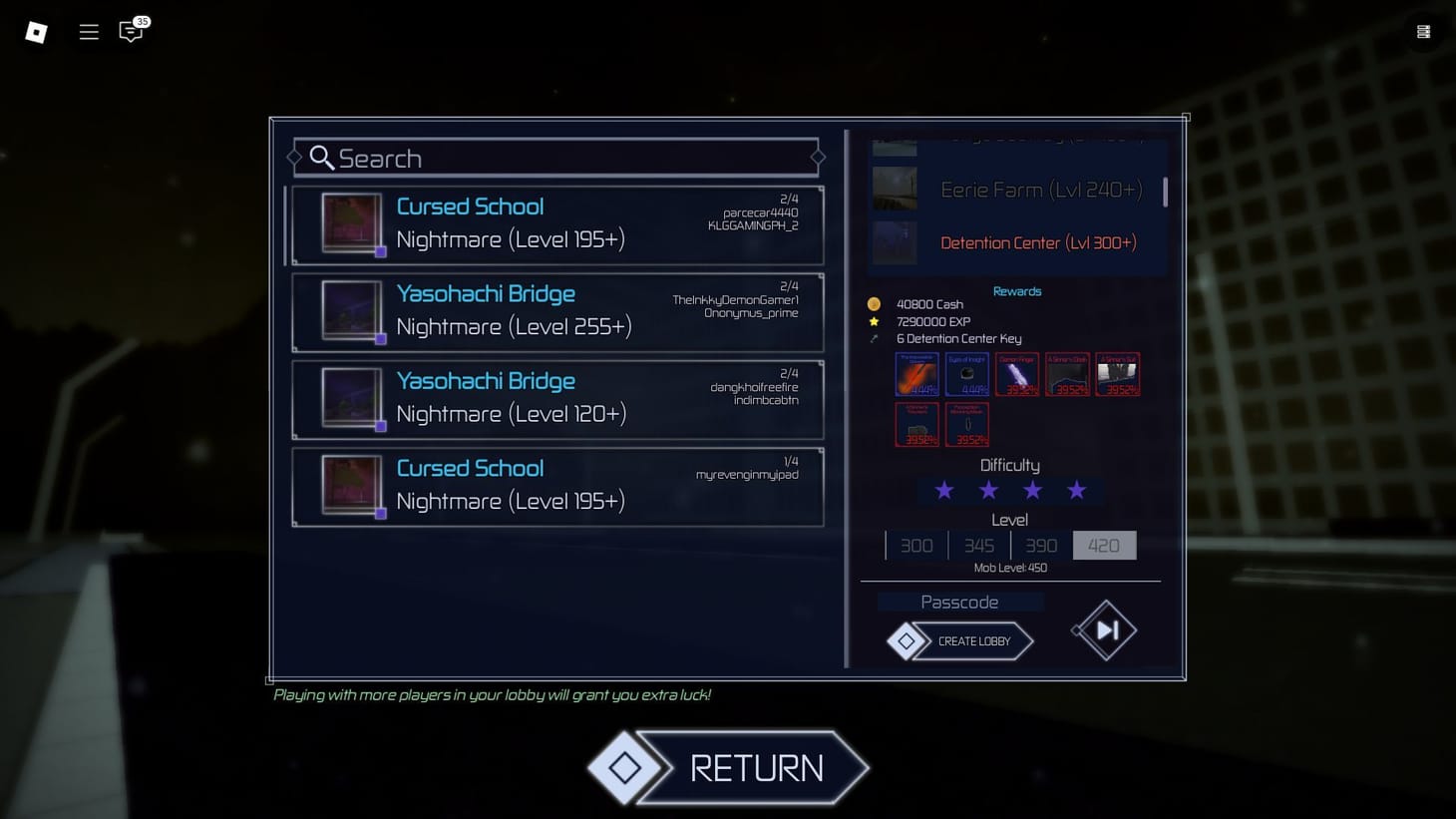Select the 390 level option

coord(1041,545)
